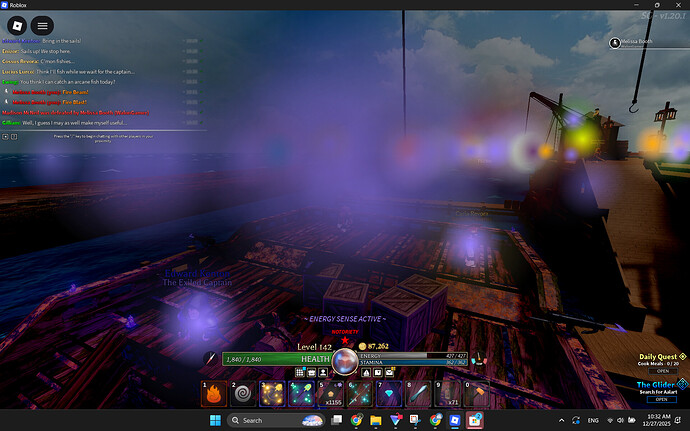Select the crossed staff hotbar slot six

point(360,395)
